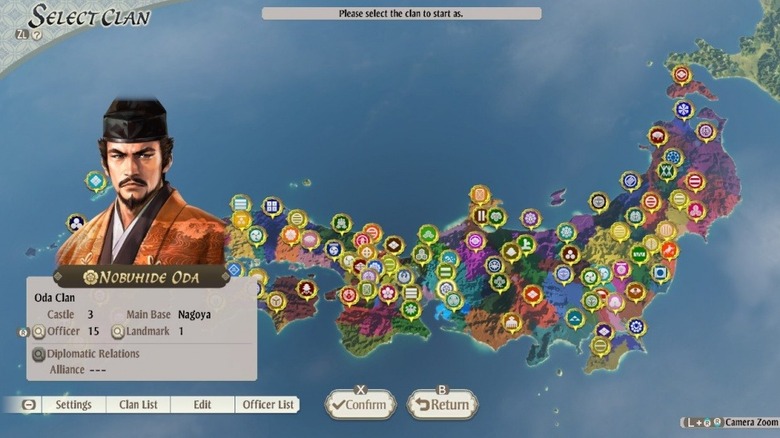
Task: View the Officer List
Action: pyautogui.click(x=269, y=405)
